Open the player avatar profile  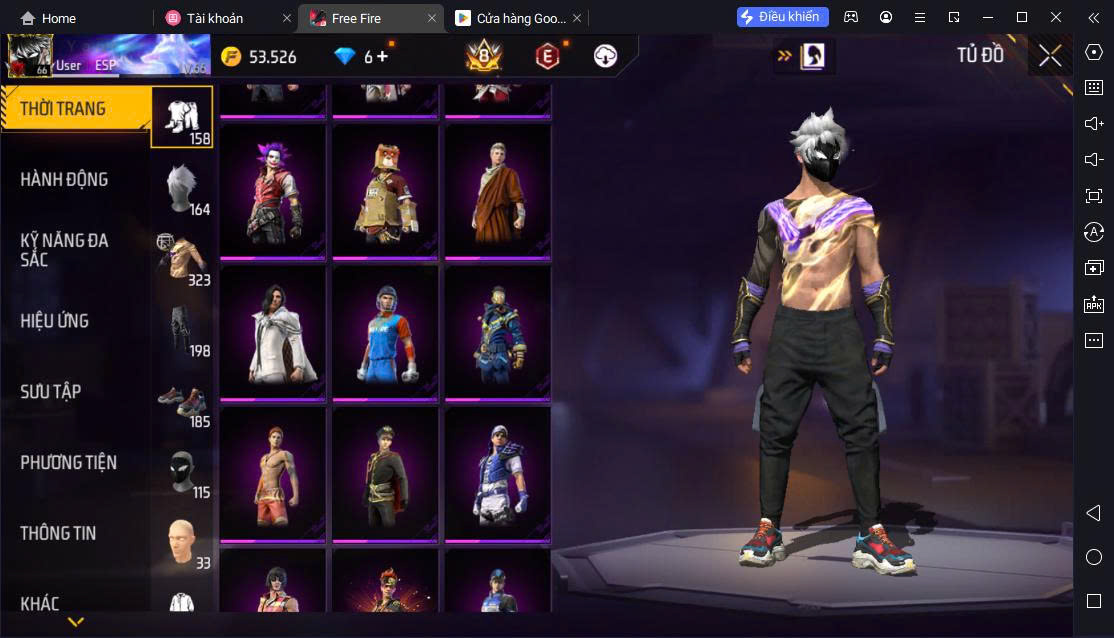pos(30,56)
